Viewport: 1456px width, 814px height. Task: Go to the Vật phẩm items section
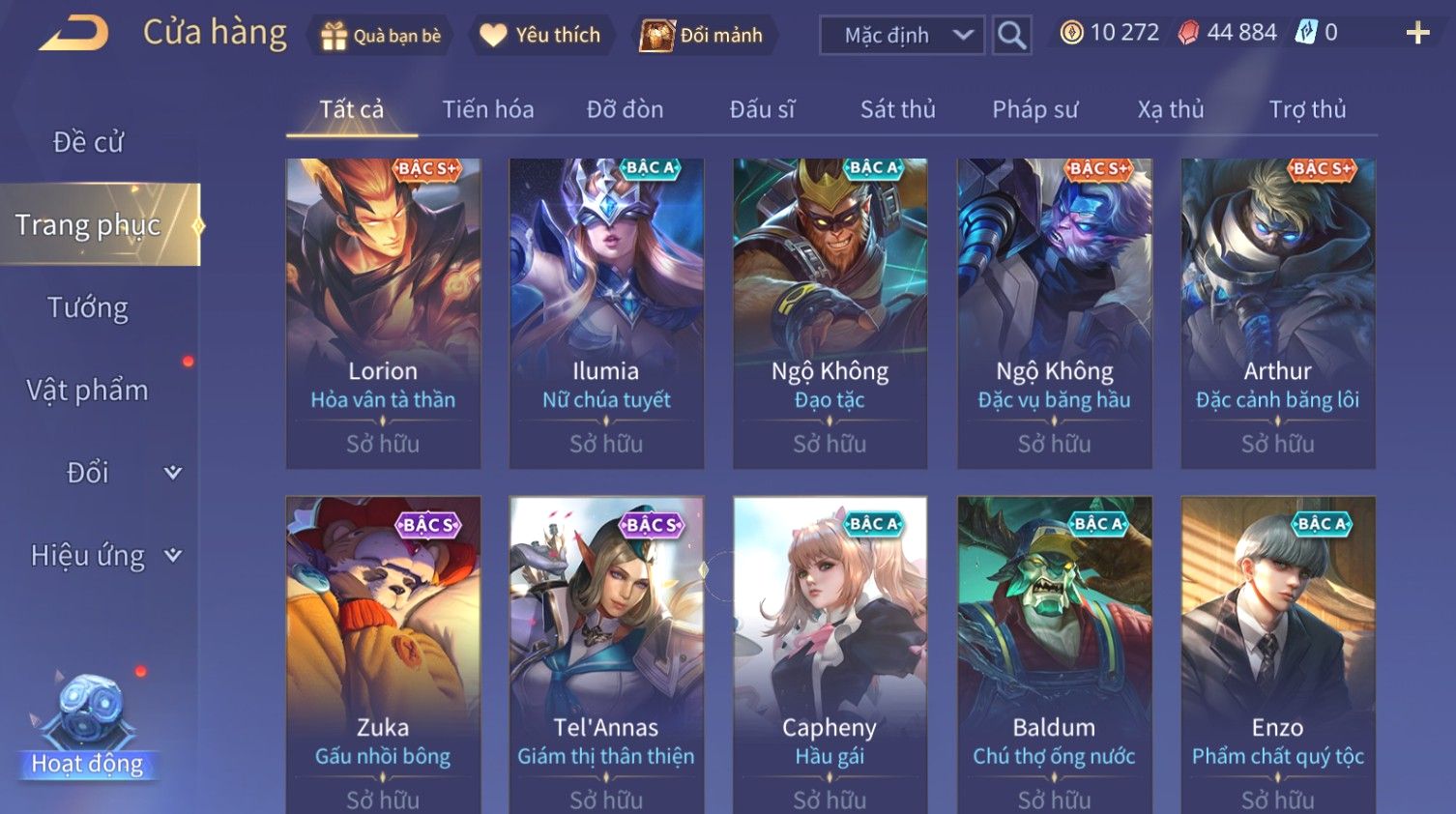(88, 391)
